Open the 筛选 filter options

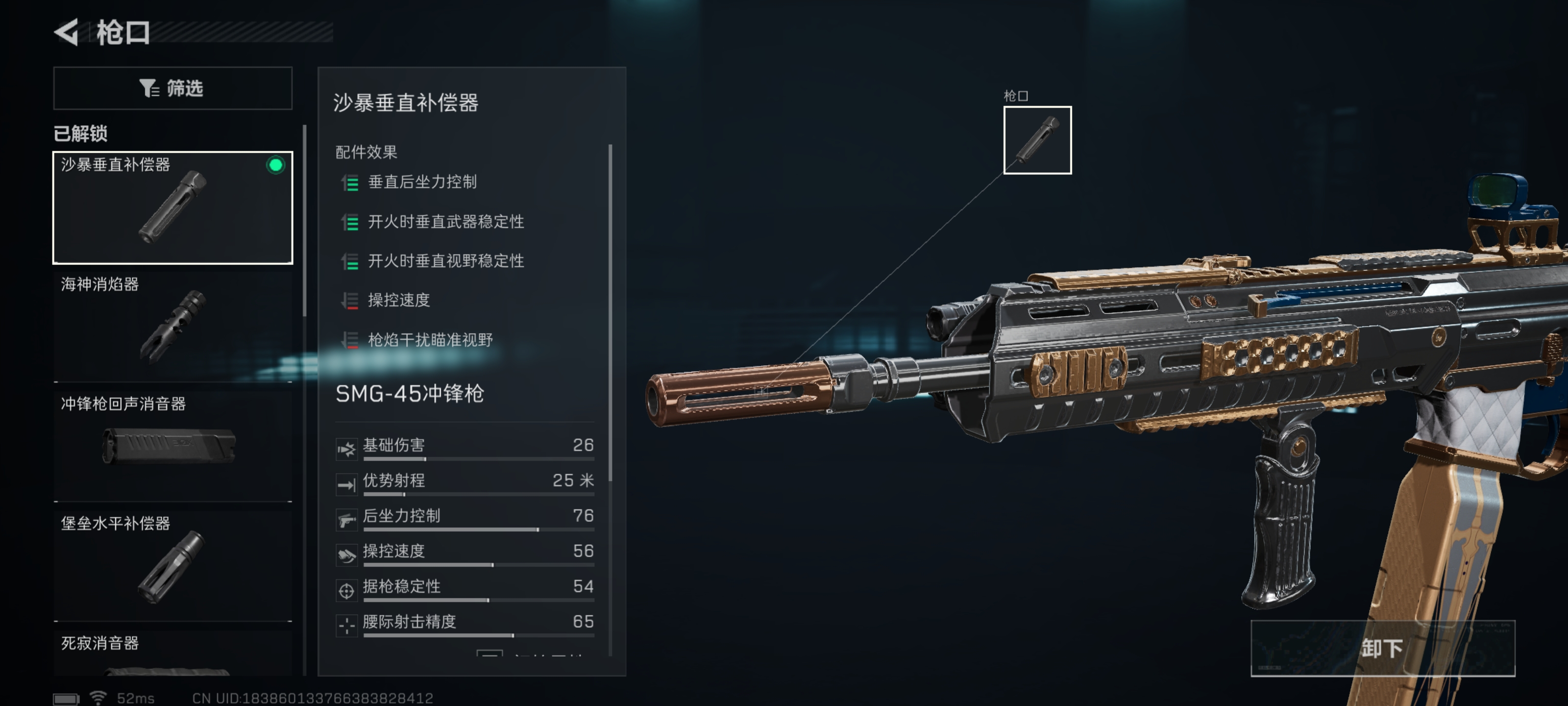tap(173, 88)
